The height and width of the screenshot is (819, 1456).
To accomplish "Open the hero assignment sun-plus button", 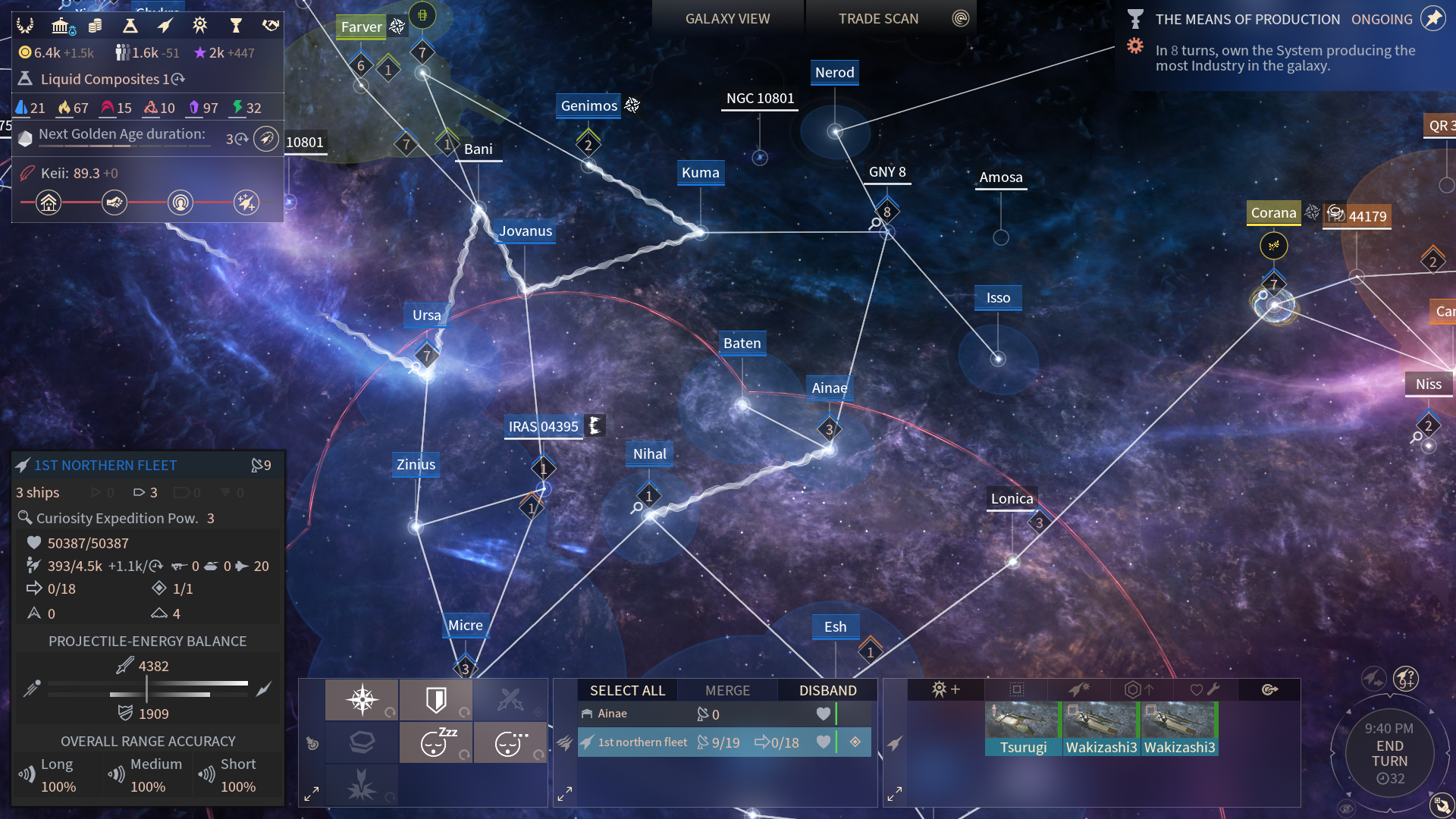I will click(x=946, y=689).
